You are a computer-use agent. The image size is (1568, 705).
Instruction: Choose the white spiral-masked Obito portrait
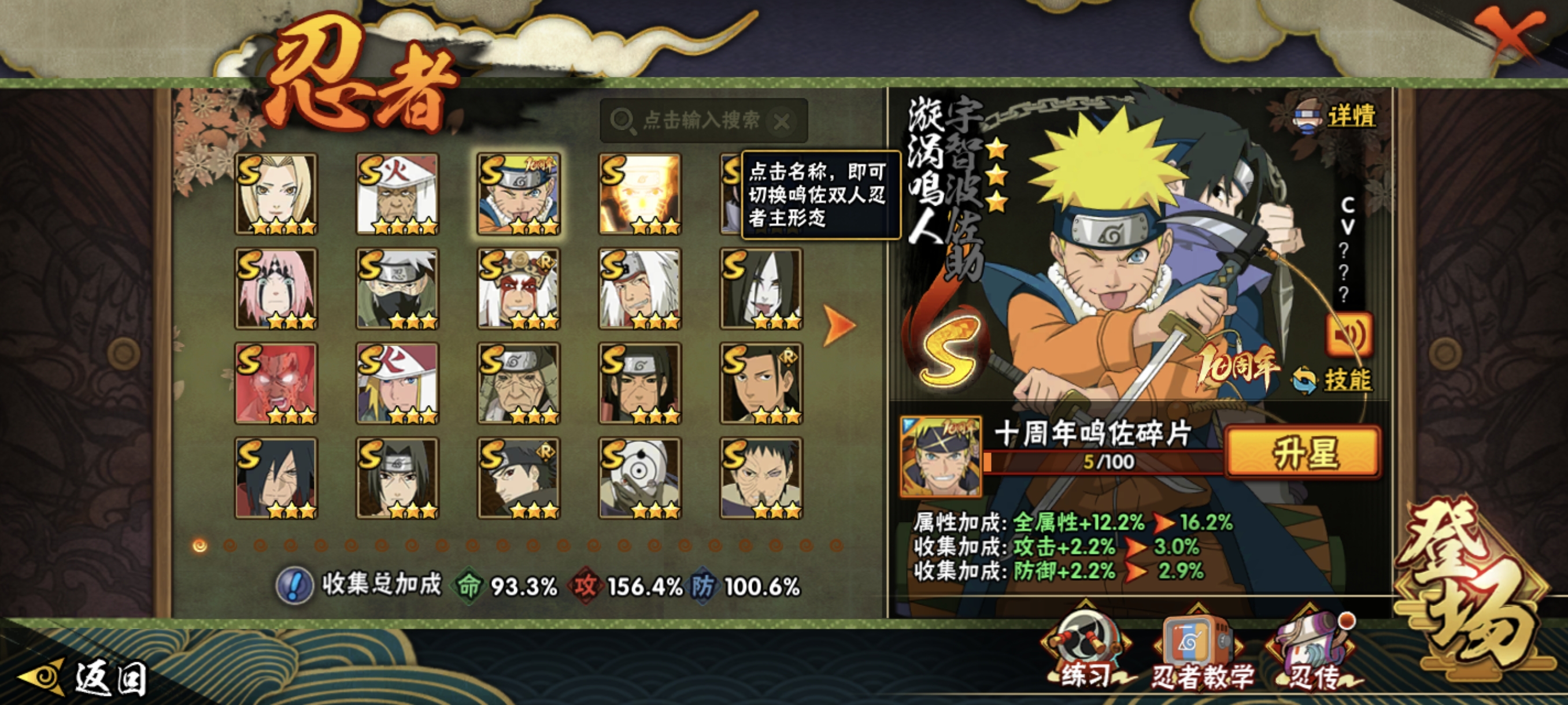click(639, 477)
